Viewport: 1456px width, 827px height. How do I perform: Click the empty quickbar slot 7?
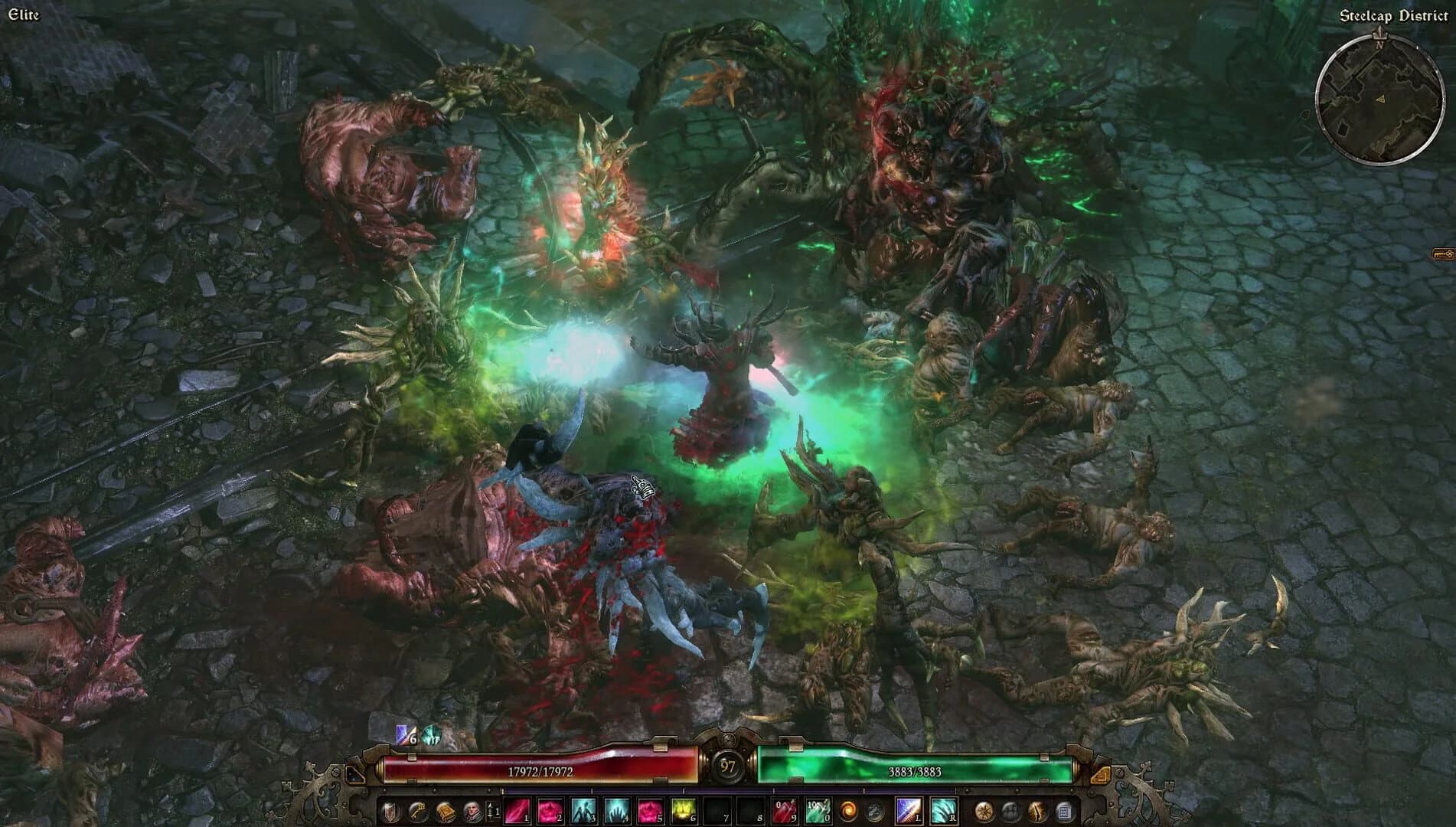pos(717,811)
